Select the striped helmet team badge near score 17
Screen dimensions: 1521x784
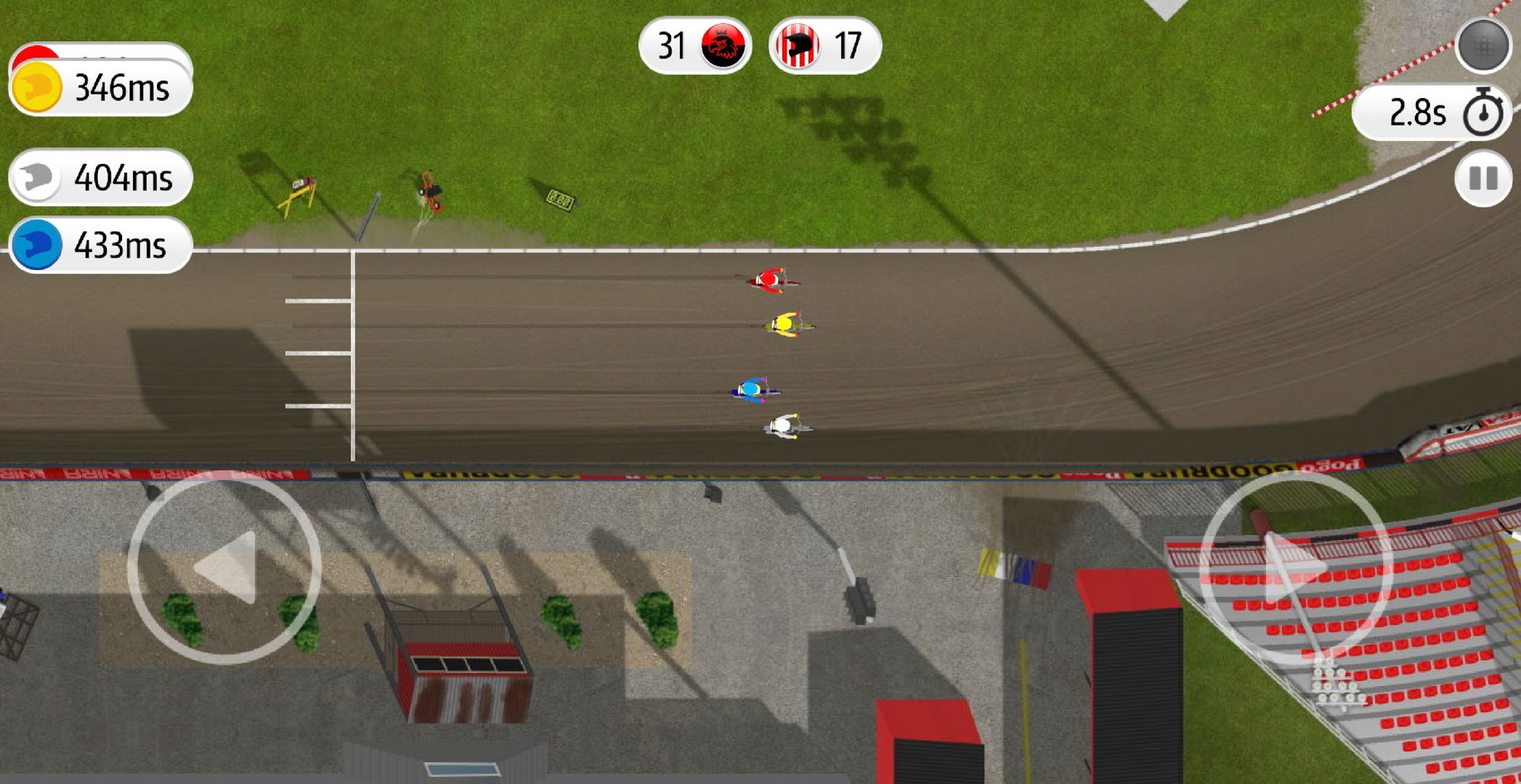click(796, 46)
